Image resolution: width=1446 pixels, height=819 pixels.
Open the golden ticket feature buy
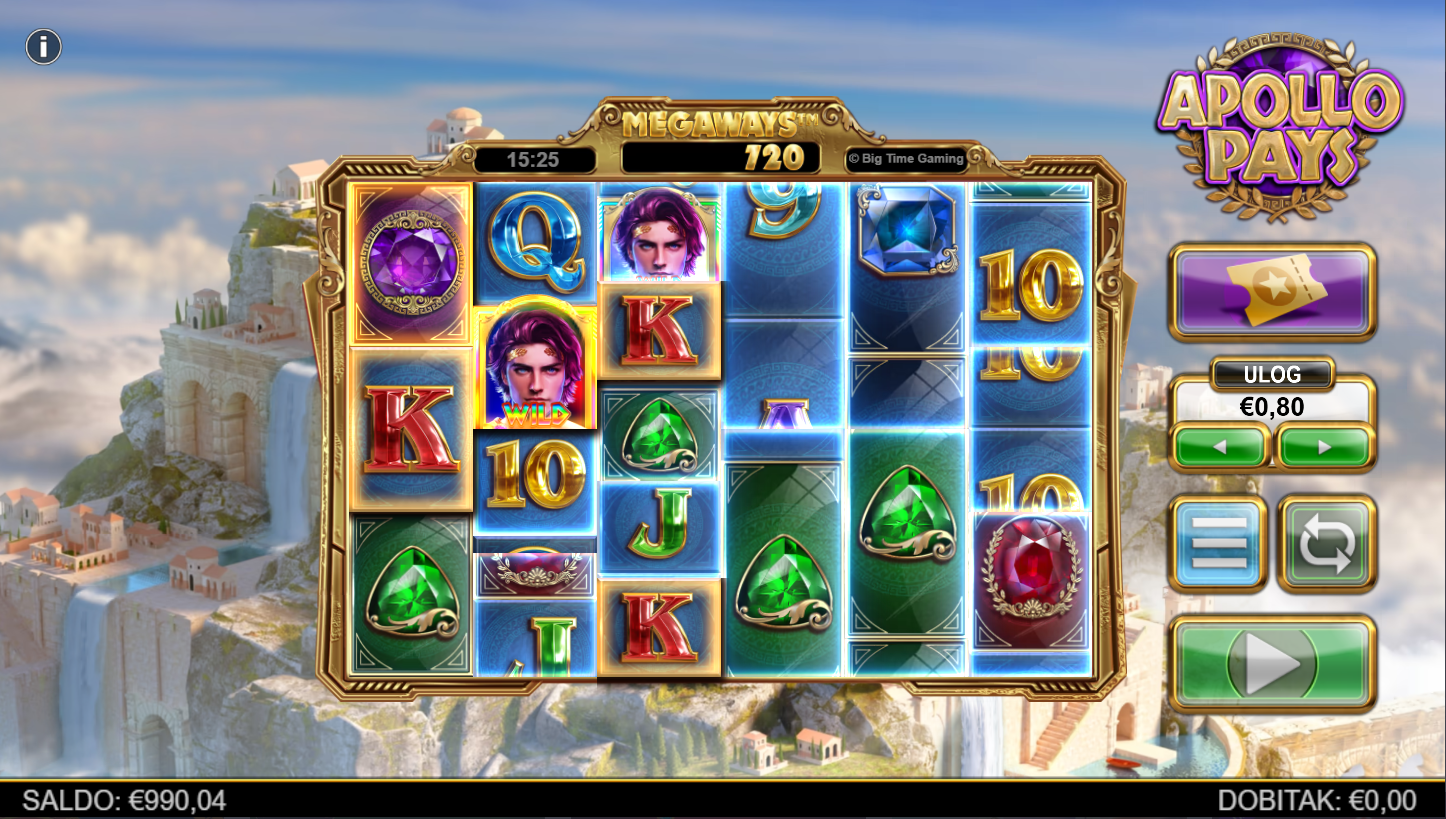tap(1272, 291)
